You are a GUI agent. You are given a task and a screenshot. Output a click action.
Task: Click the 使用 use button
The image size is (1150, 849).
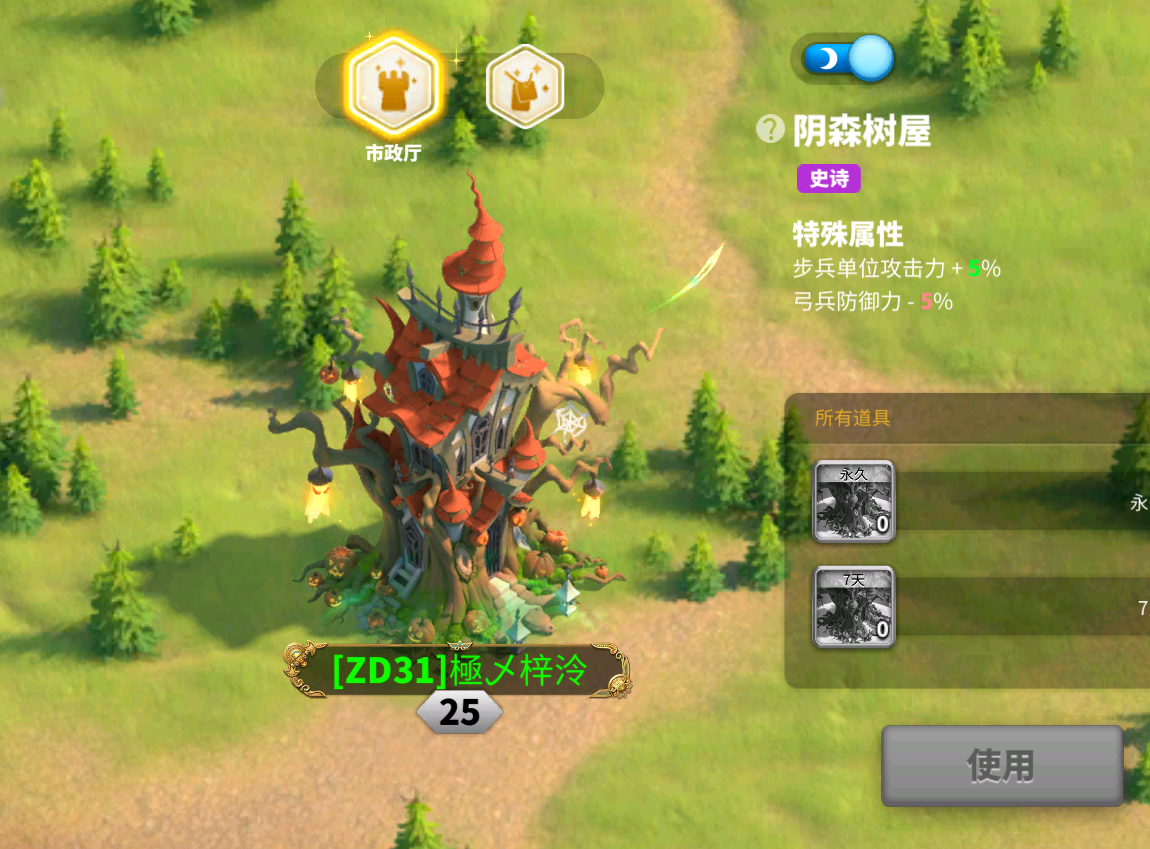pos(1001,766)
